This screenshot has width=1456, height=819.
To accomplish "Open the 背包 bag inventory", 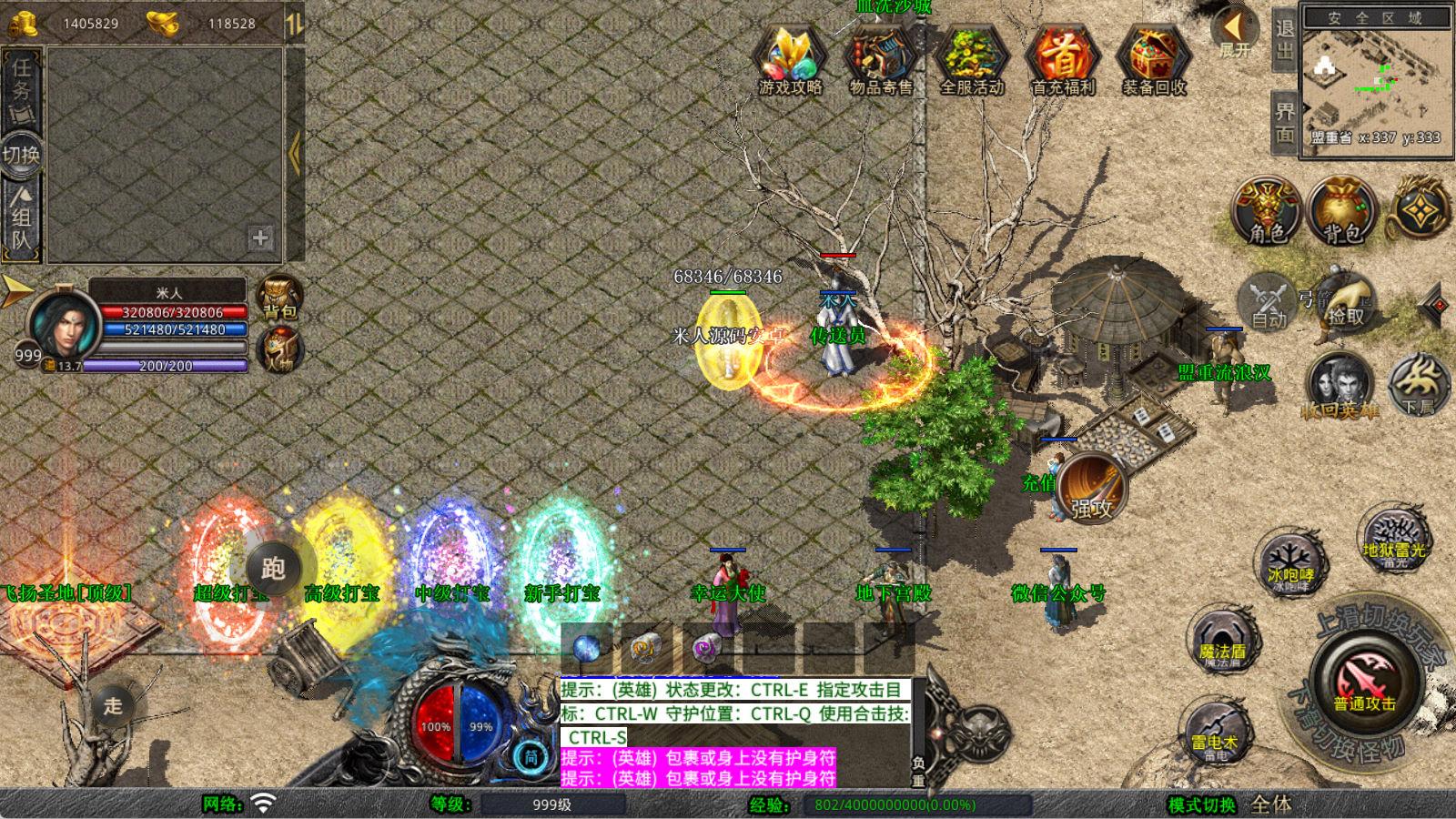I will tap(1341, 211).
